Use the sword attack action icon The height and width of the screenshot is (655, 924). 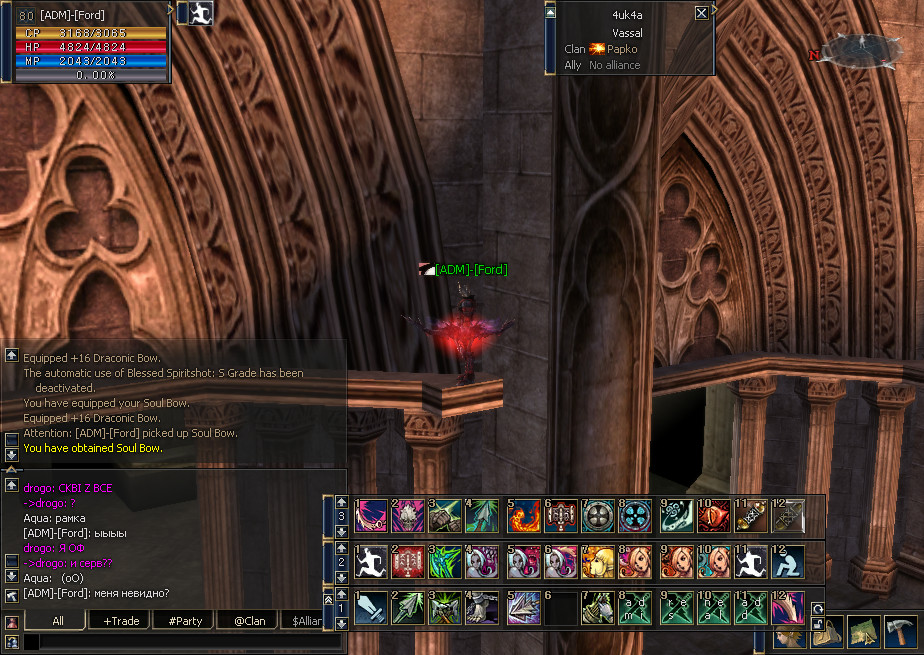click(371, 607)
